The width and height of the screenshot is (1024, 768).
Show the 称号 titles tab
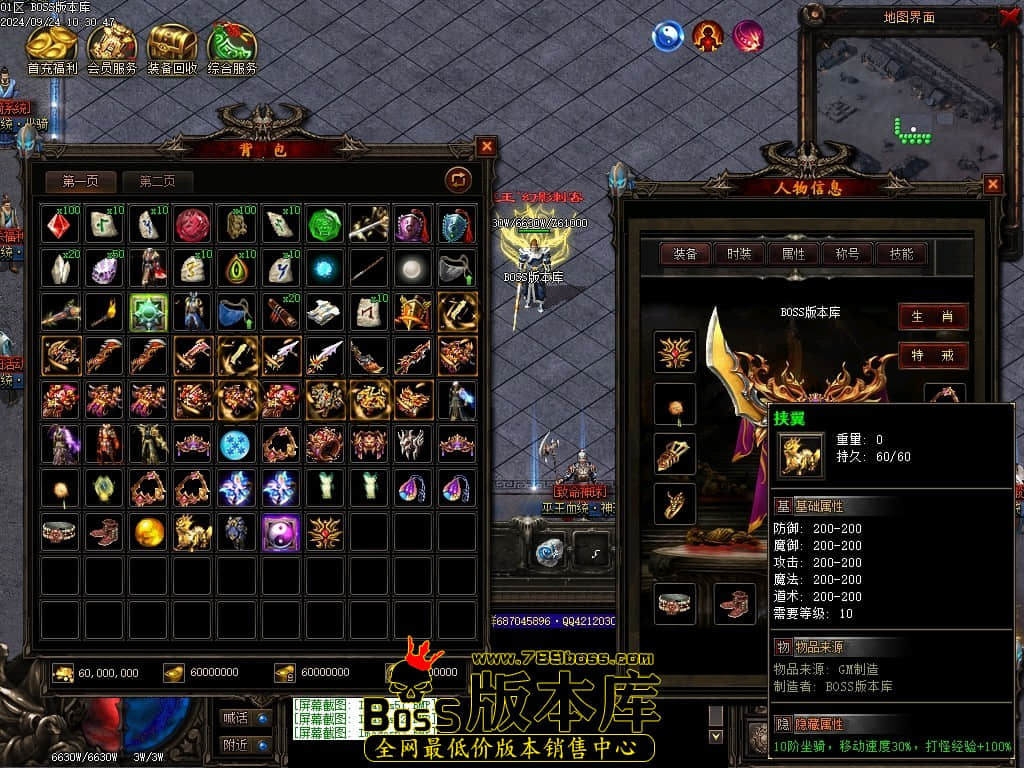pos(847,254)
